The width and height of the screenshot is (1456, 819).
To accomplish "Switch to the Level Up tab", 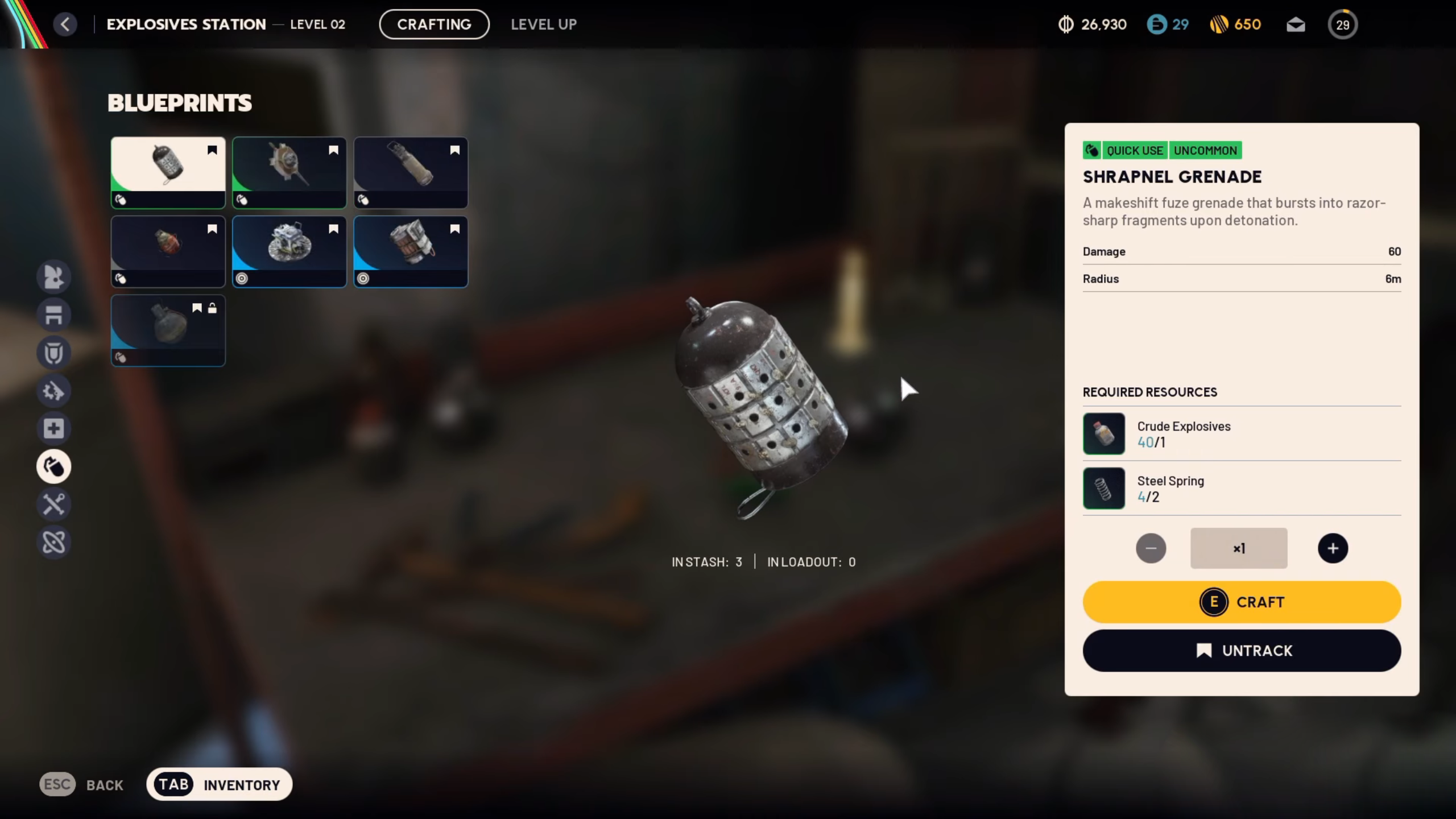I will pos(543,24).
